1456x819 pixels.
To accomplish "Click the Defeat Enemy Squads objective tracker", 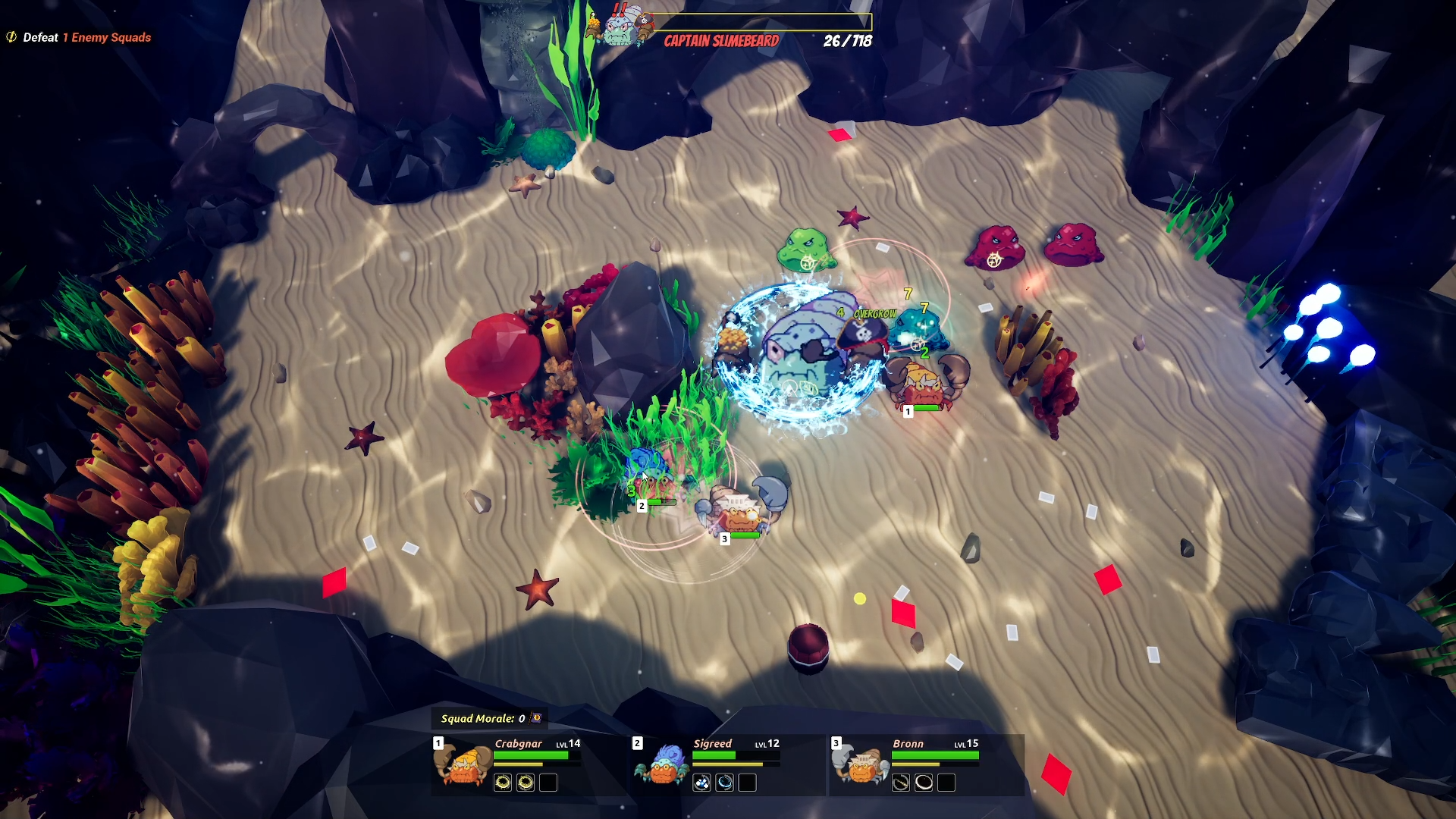I will point(80,37).
